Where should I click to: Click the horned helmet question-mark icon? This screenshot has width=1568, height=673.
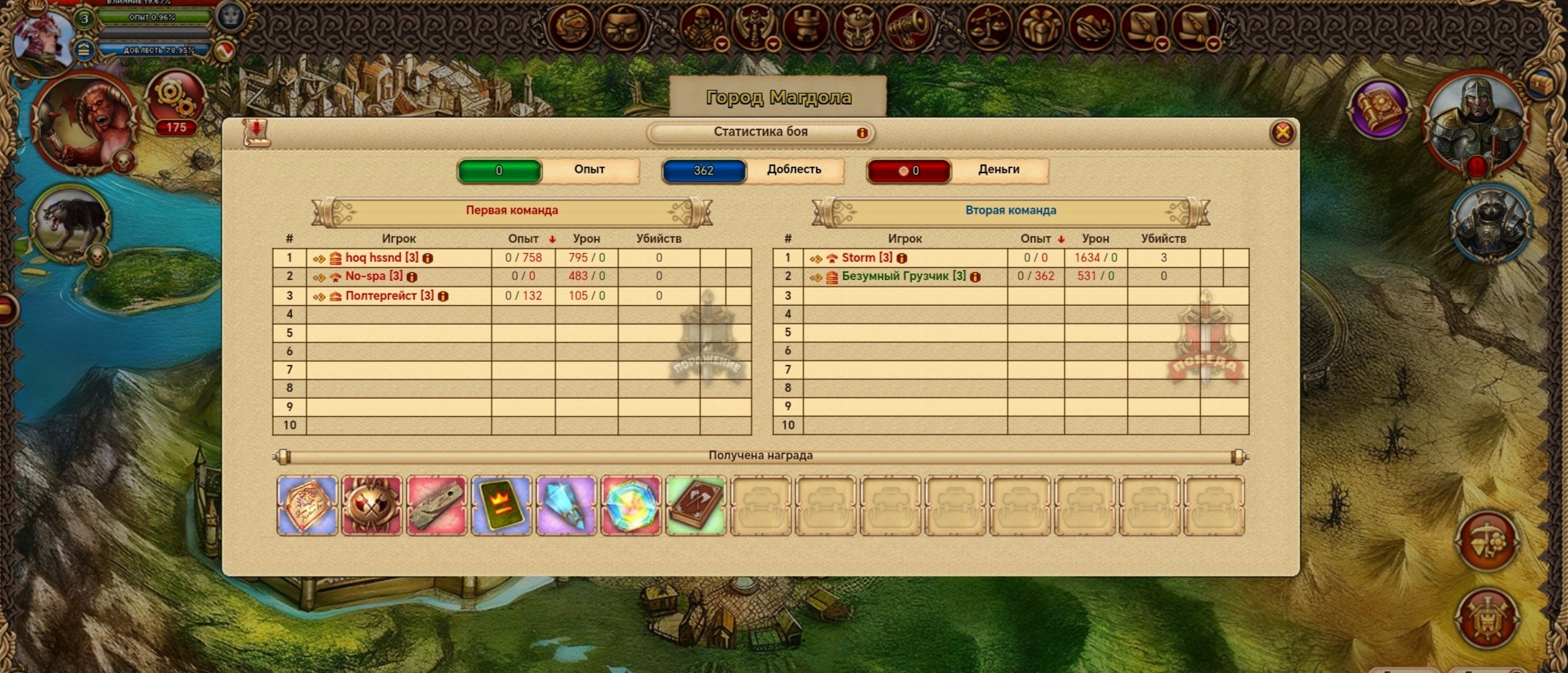(856, 28)
